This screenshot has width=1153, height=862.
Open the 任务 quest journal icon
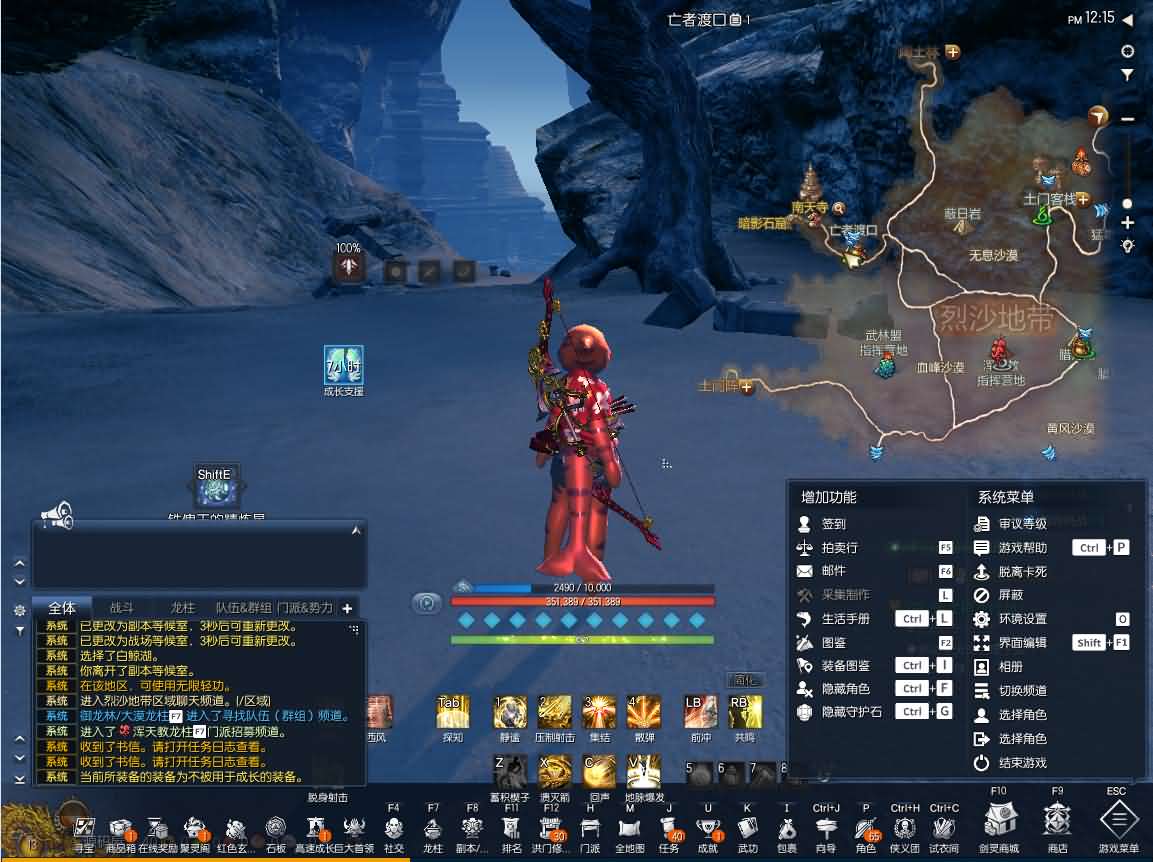[x=669, y=829]
